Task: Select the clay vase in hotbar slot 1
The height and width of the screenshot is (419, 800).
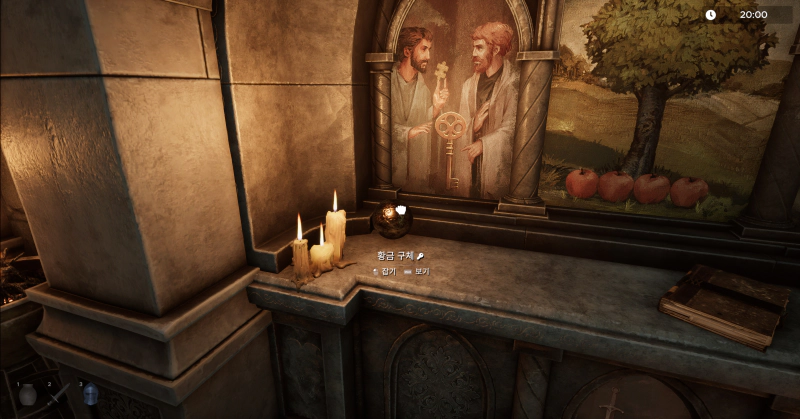Action: (28, 394)
